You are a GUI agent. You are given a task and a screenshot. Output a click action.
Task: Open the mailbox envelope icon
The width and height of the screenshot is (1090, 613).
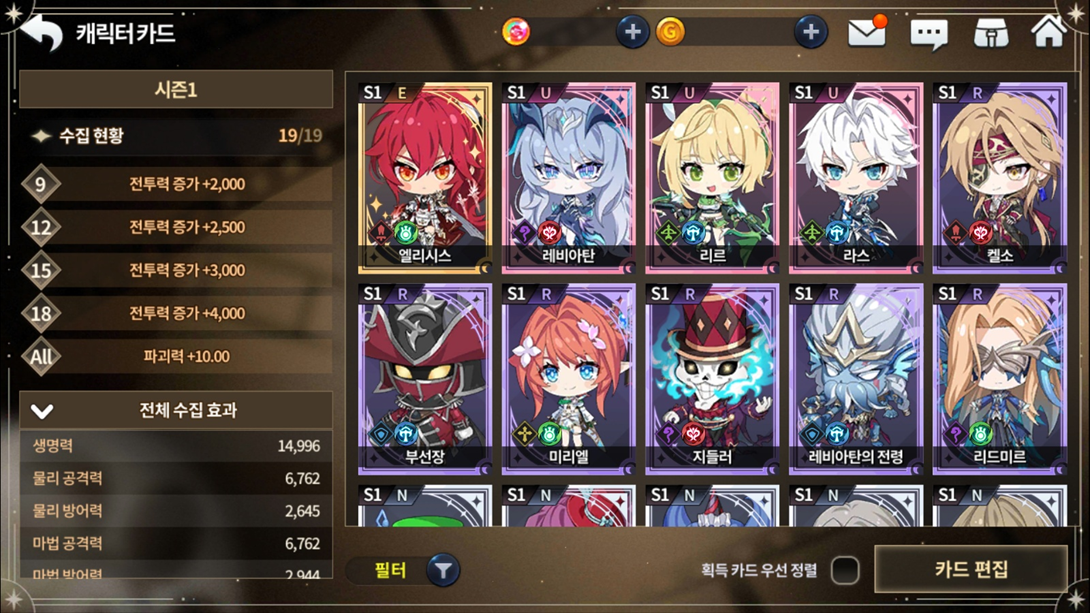tap(867, 32)
